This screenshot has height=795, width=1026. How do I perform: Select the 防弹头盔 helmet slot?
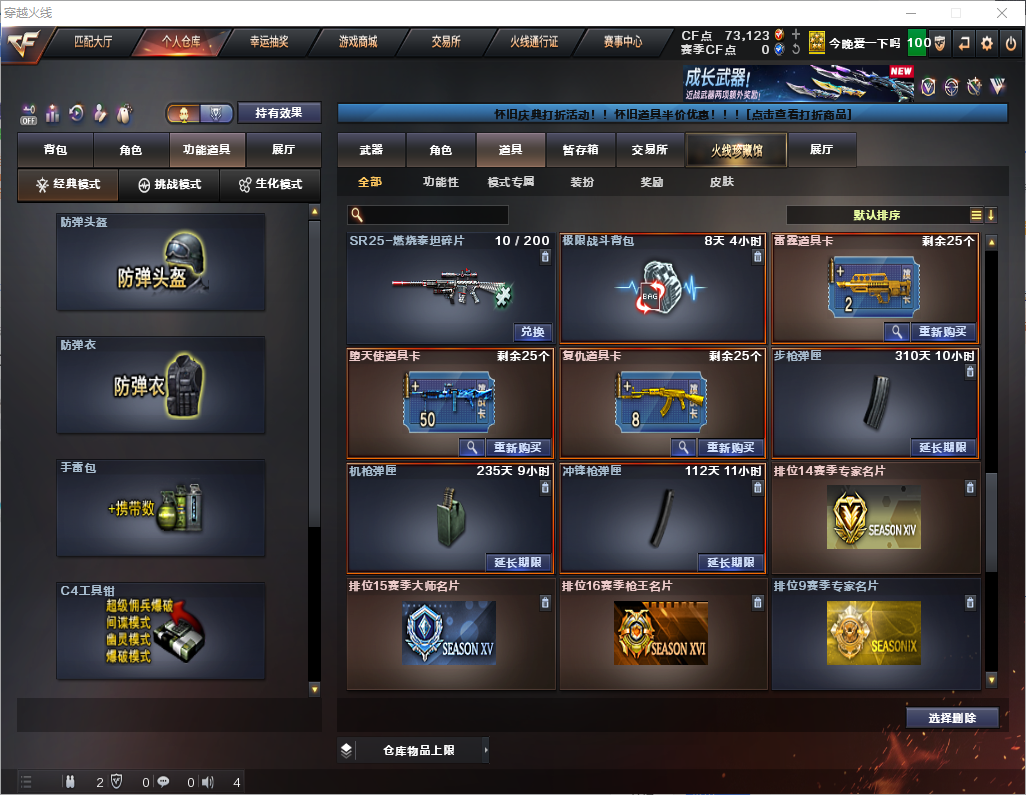coord(161,268)
